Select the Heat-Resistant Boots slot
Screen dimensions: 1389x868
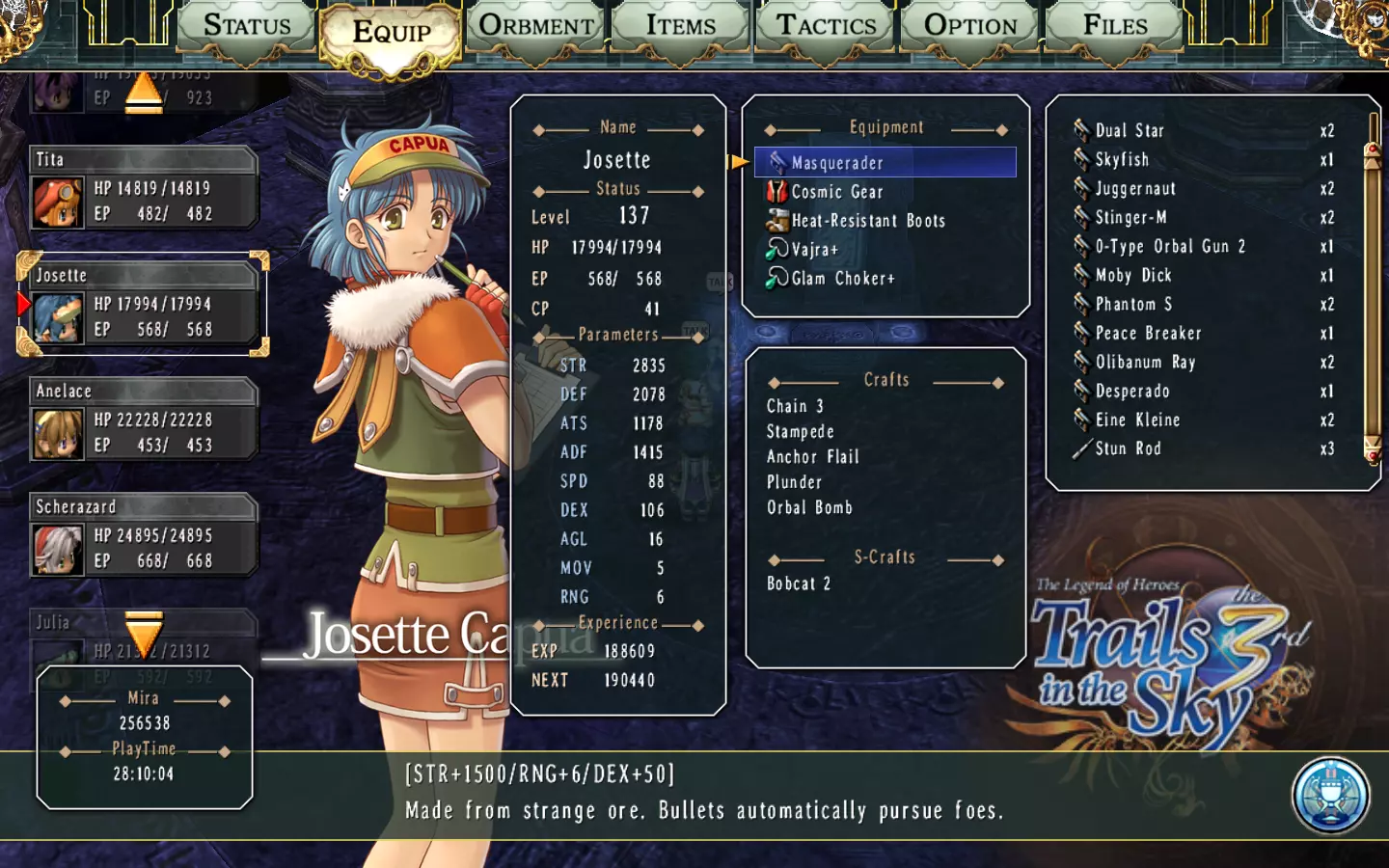(x=867, y=221)
